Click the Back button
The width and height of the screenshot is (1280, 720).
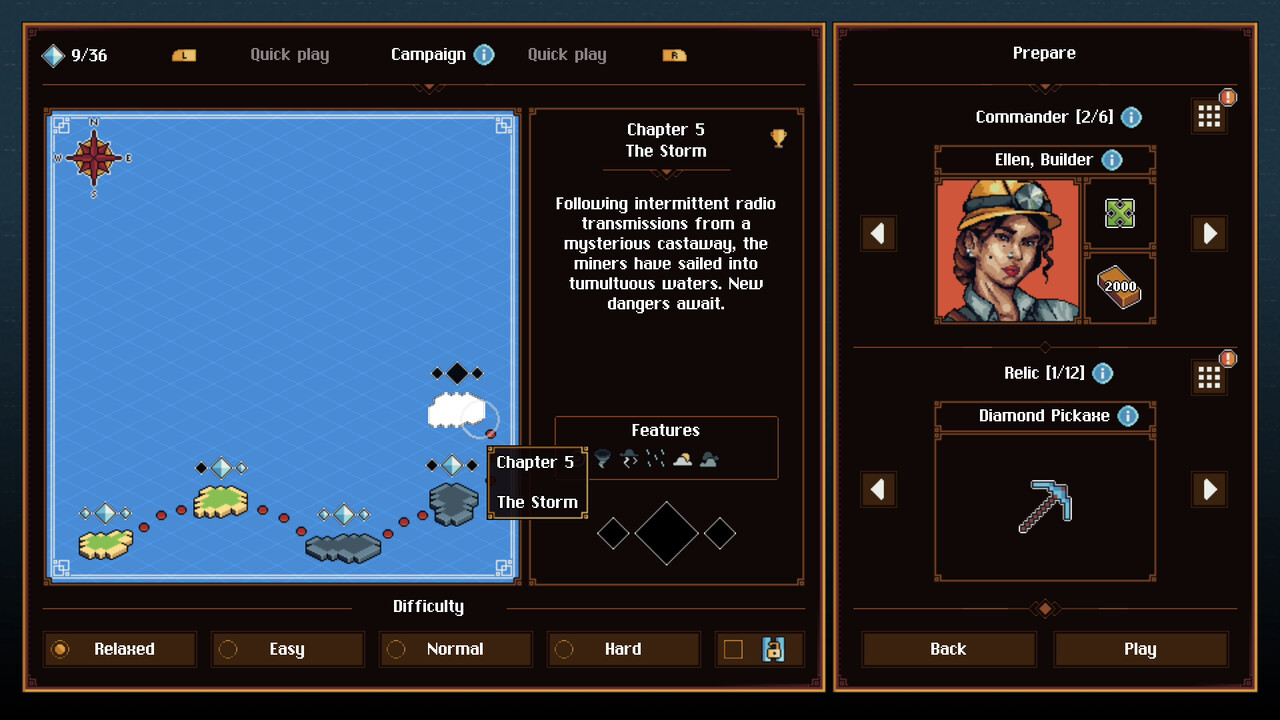947,649
